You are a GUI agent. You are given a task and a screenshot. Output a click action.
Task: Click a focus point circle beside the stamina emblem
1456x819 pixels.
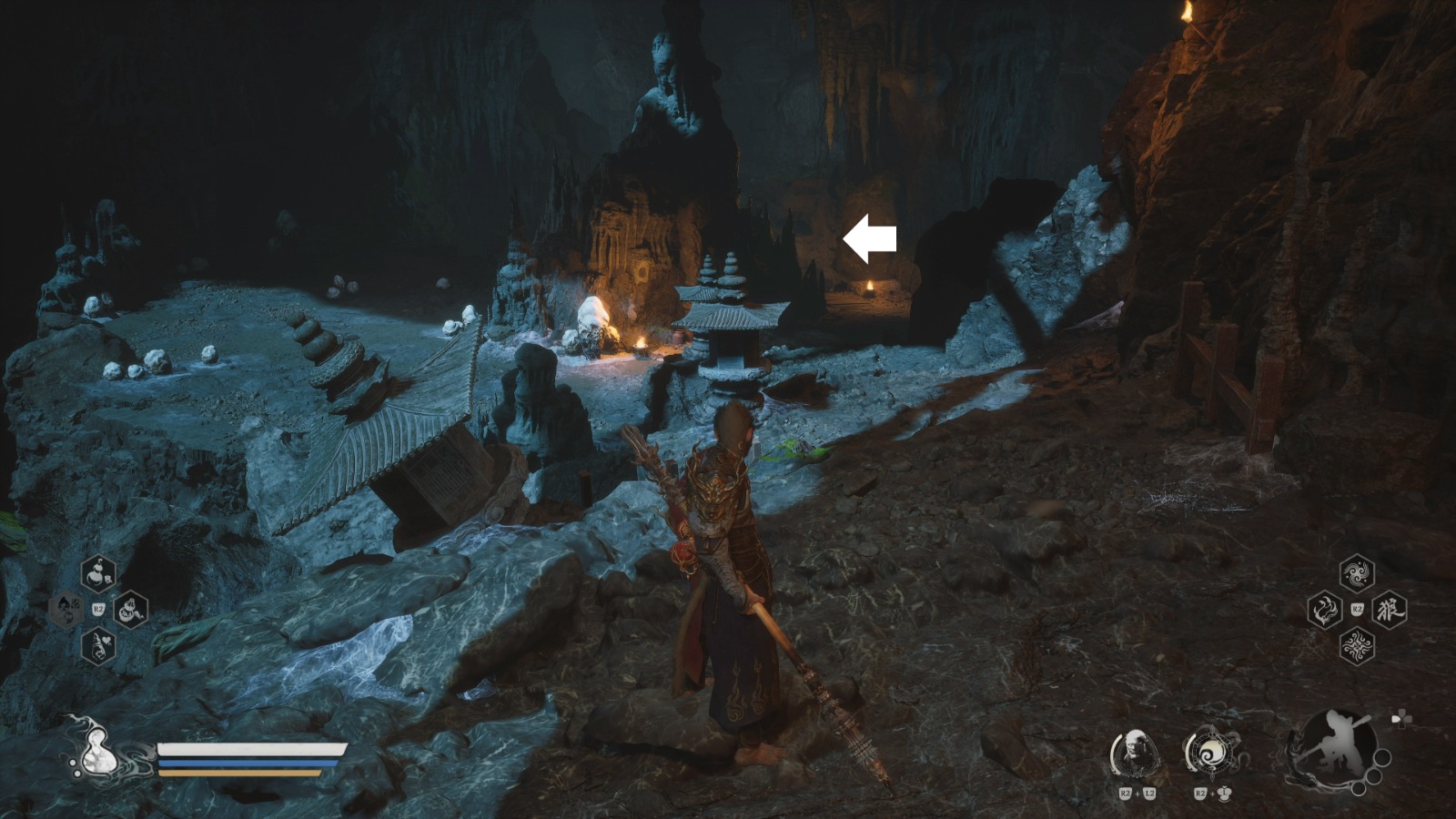1382,756
